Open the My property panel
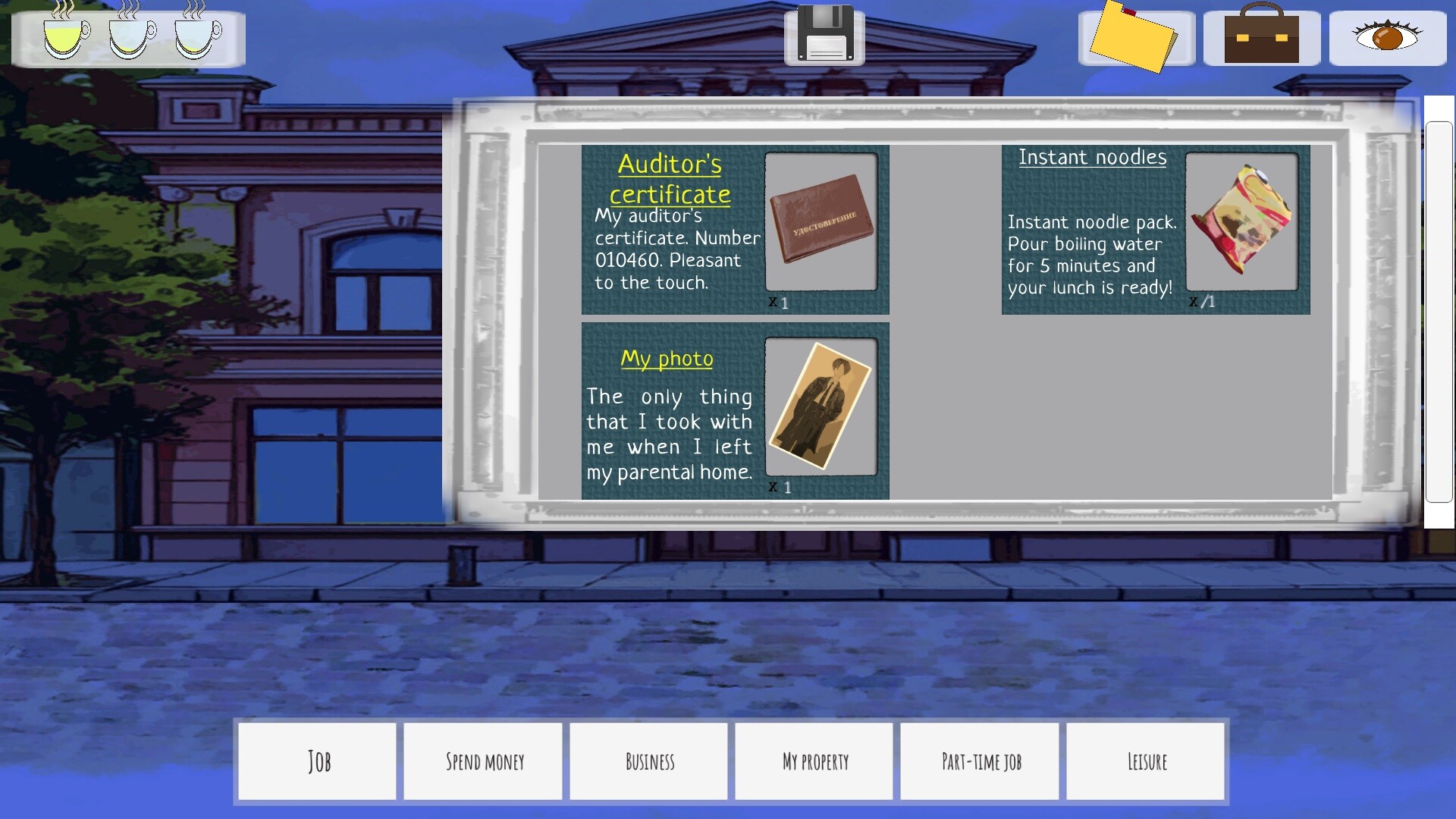 point(814,761)
